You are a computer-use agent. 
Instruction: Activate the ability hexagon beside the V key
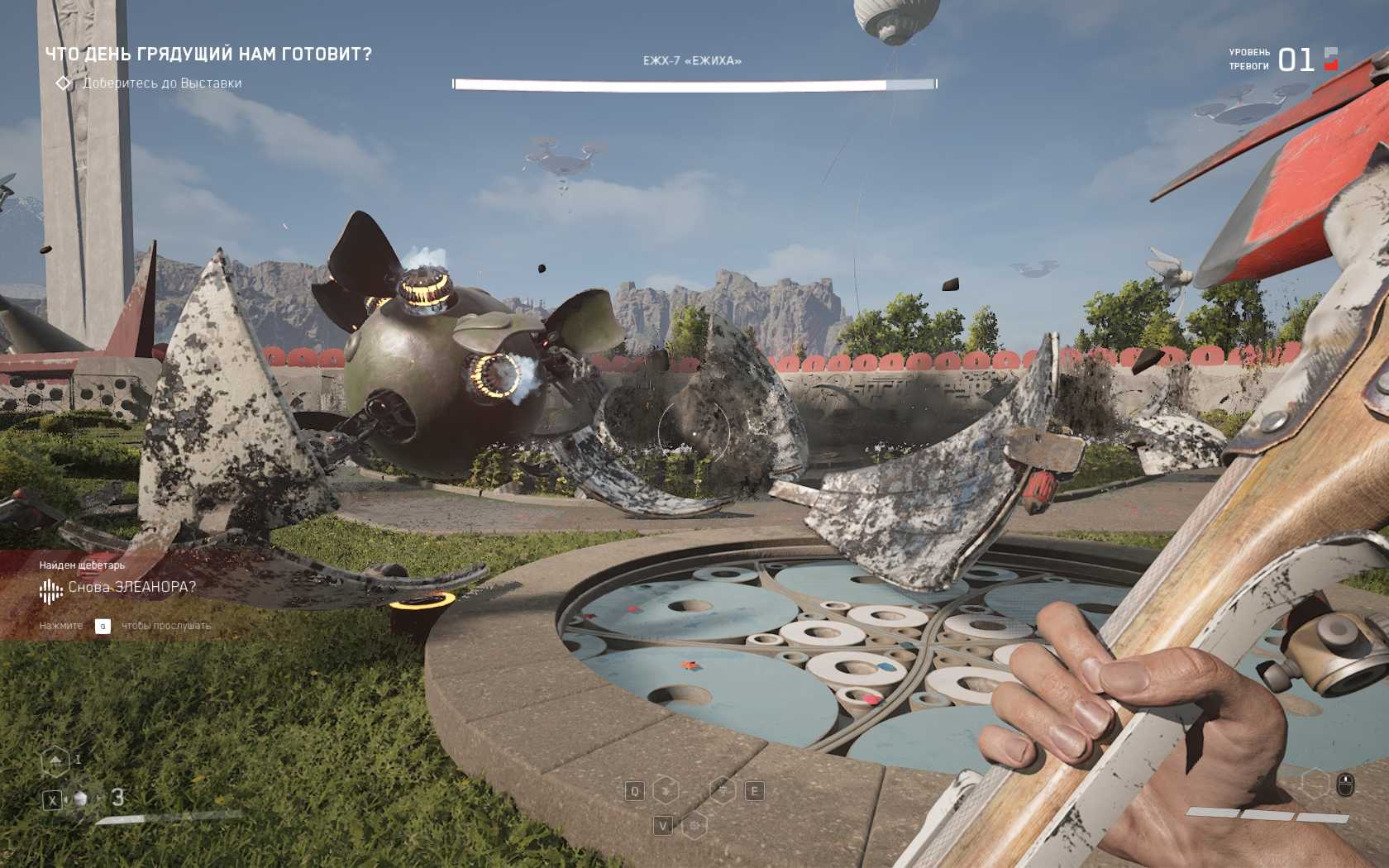[694, 825]
